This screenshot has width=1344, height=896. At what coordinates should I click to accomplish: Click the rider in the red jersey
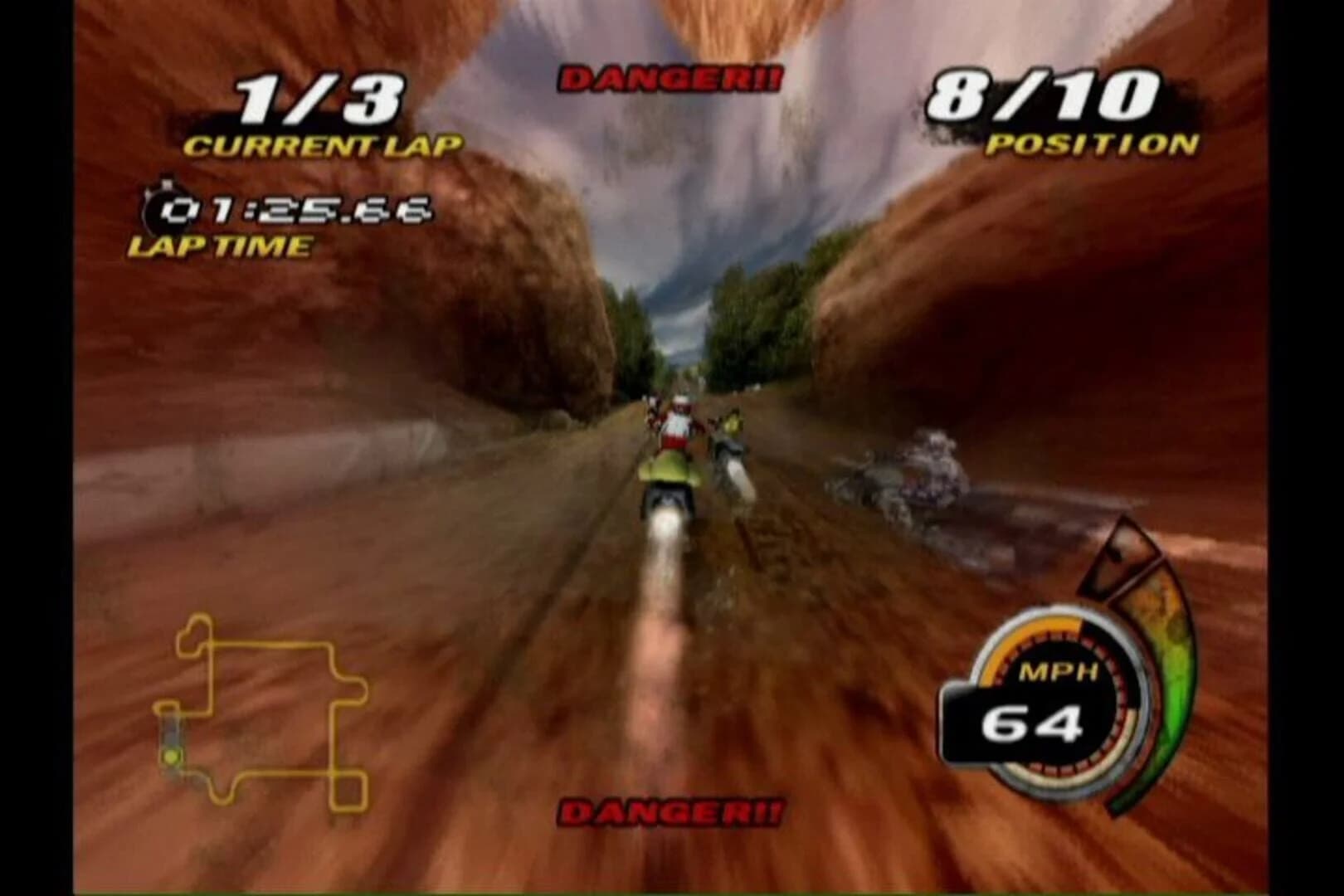point(676,423)
